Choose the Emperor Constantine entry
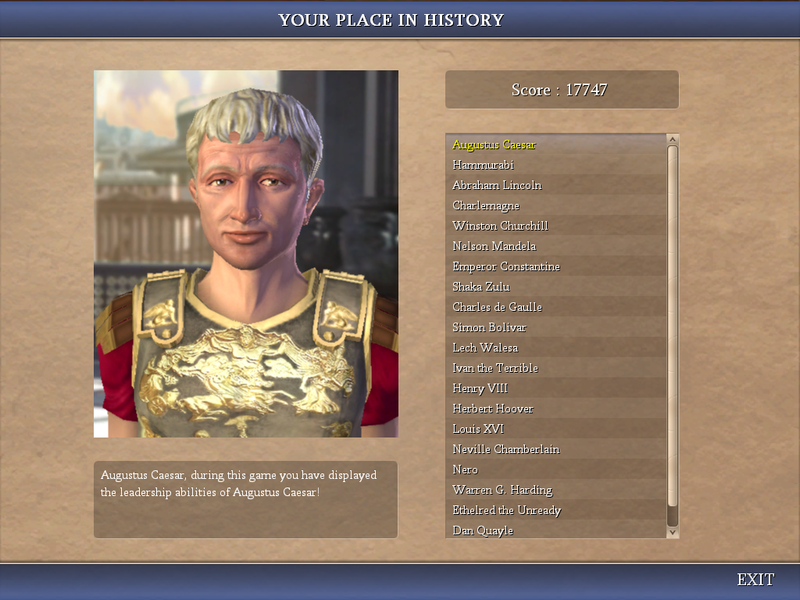This screenshot has height=600, width=800. coord(506,267)
